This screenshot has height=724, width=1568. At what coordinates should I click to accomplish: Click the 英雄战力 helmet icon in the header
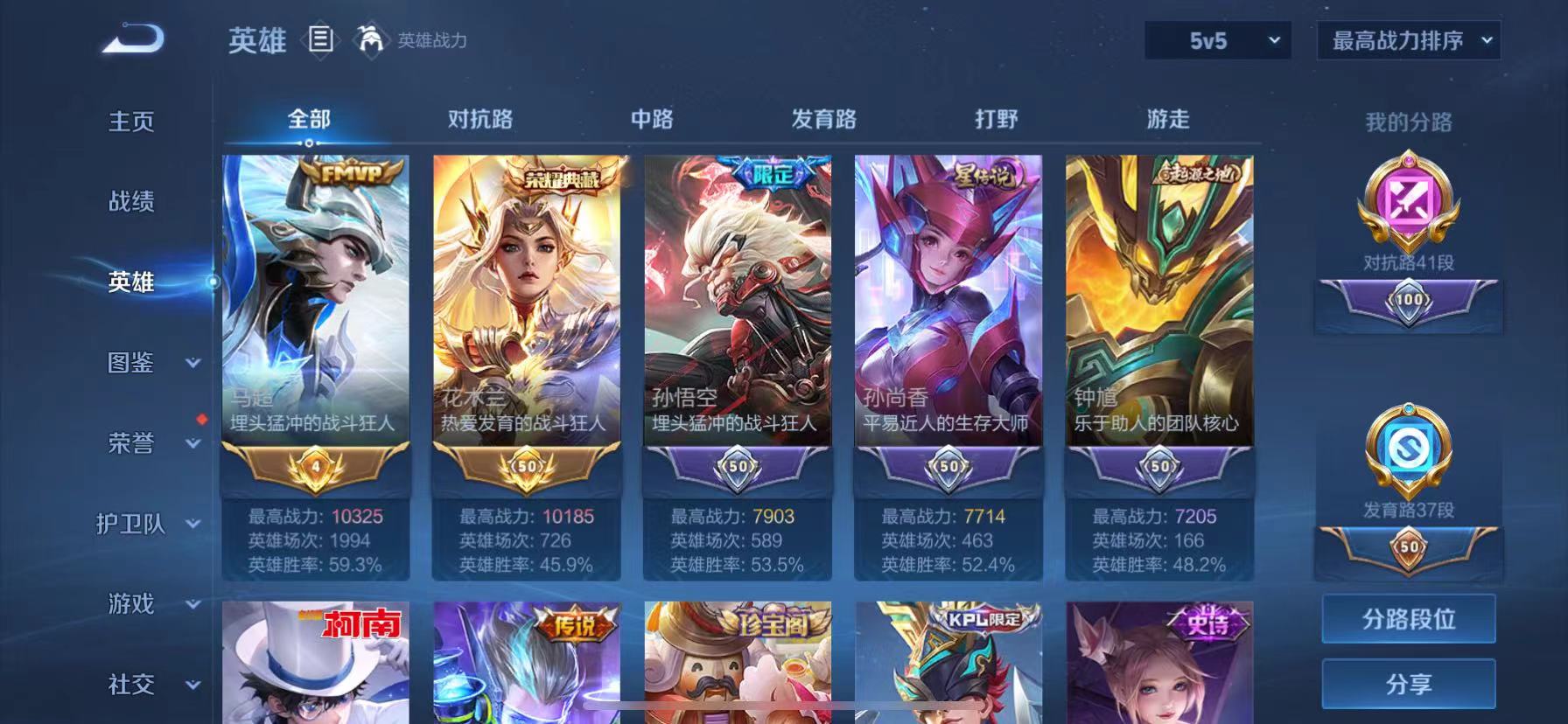click(371, 41)
